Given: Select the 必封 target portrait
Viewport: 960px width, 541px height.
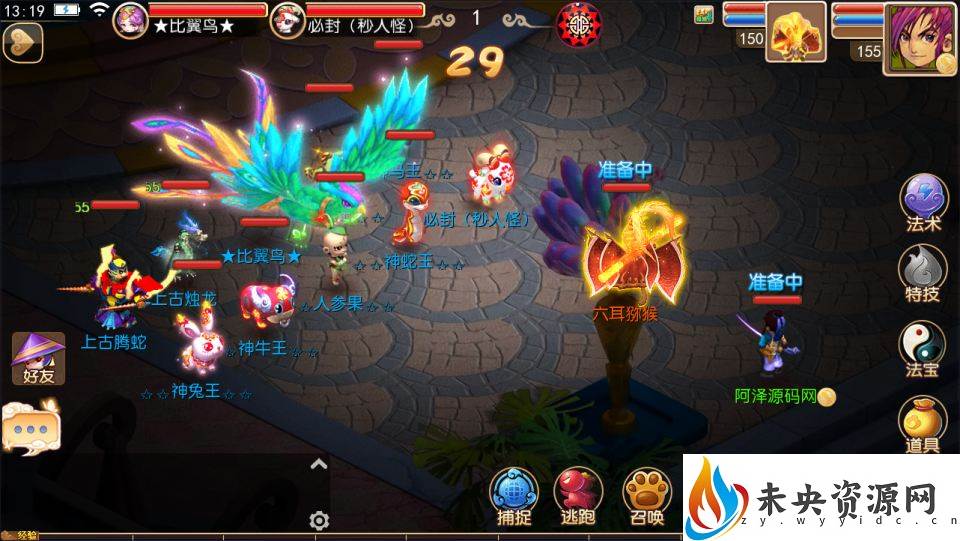Looking at the screenshot, I should (288, 20).
